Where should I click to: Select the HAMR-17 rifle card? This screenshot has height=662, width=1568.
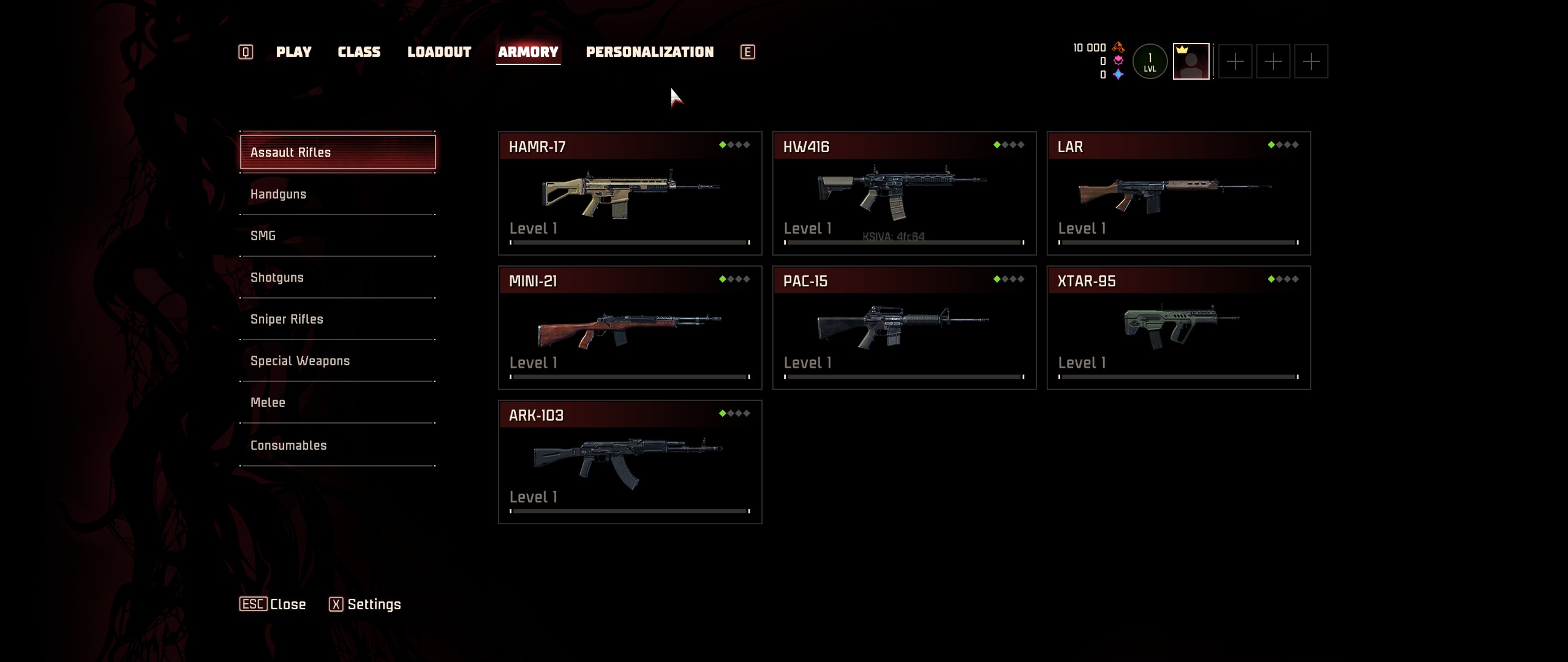pos(630,193)
